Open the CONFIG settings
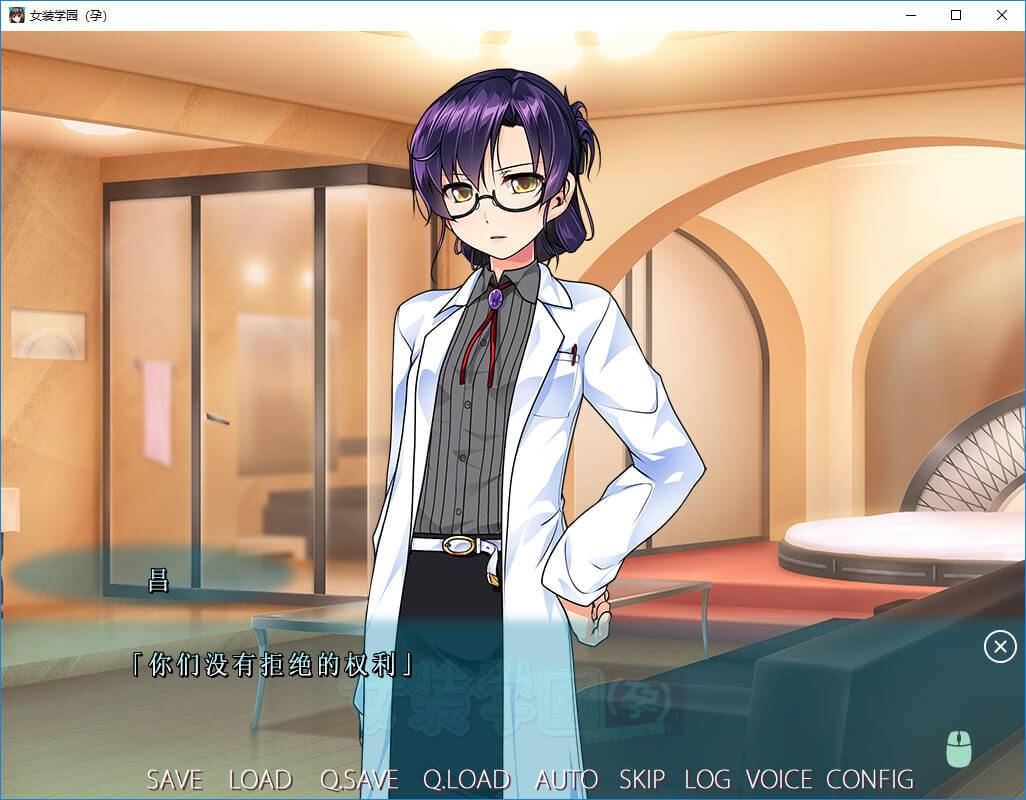This screenshot has height=800, width=1026. click(870, 780)
